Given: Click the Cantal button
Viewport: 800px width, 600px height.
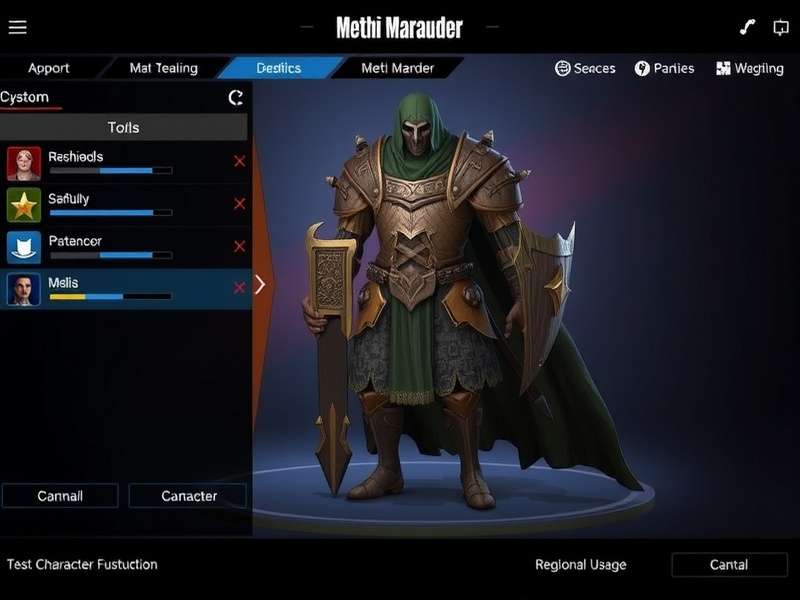Looking at the screenshot, I should click(x=729, y=565).
